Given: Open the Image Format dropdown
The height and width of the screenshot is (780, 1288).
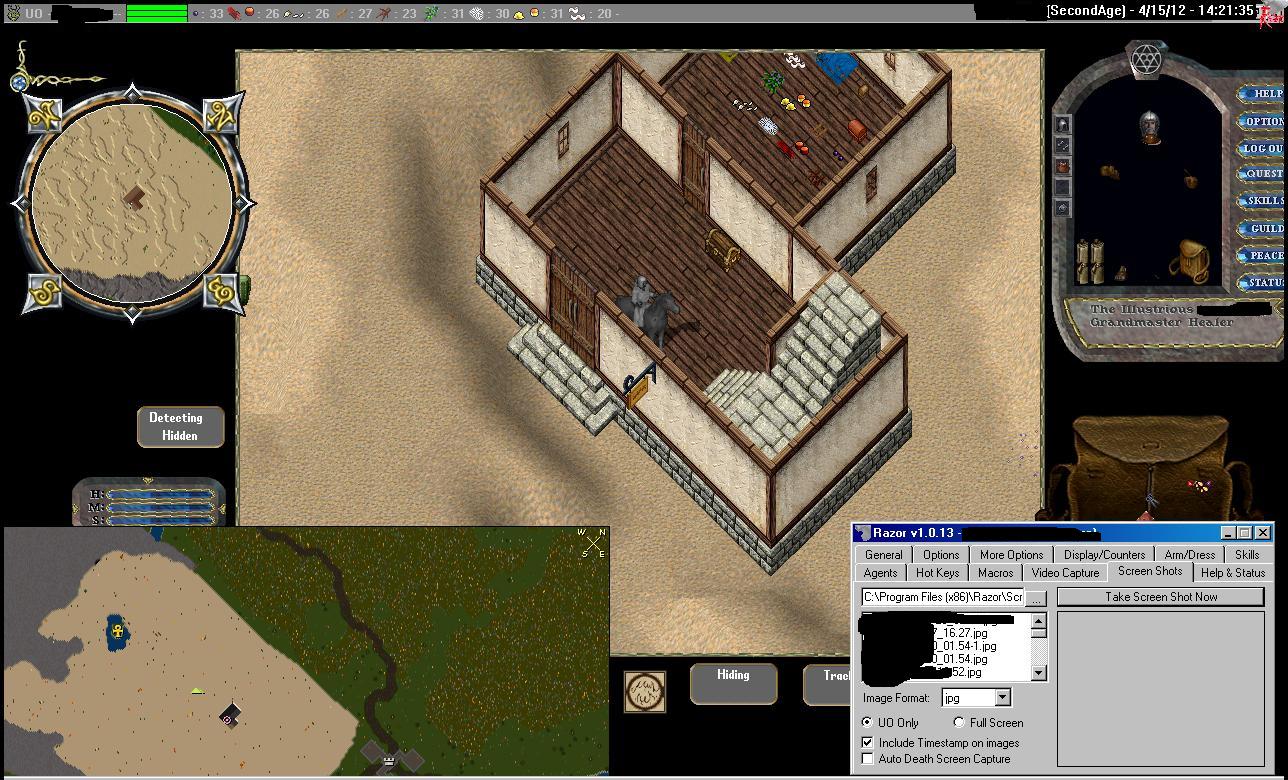Looking at the screenshot, I should 1002,698.
